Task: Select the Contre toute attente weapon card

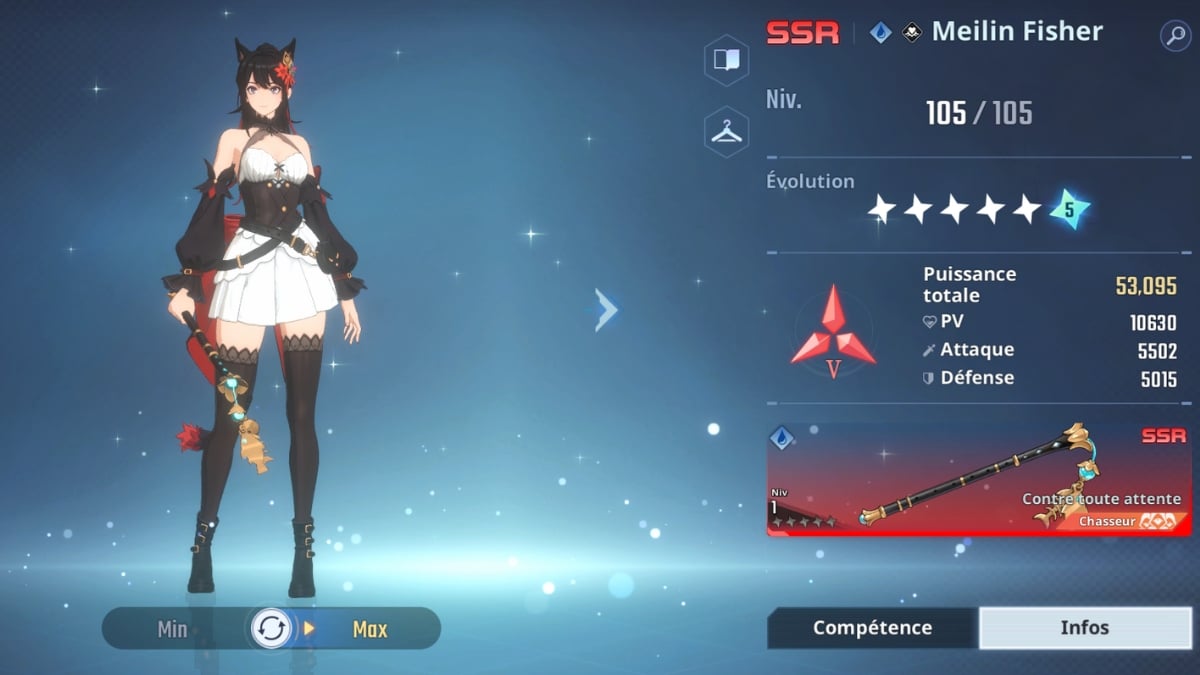Action: 978,479
